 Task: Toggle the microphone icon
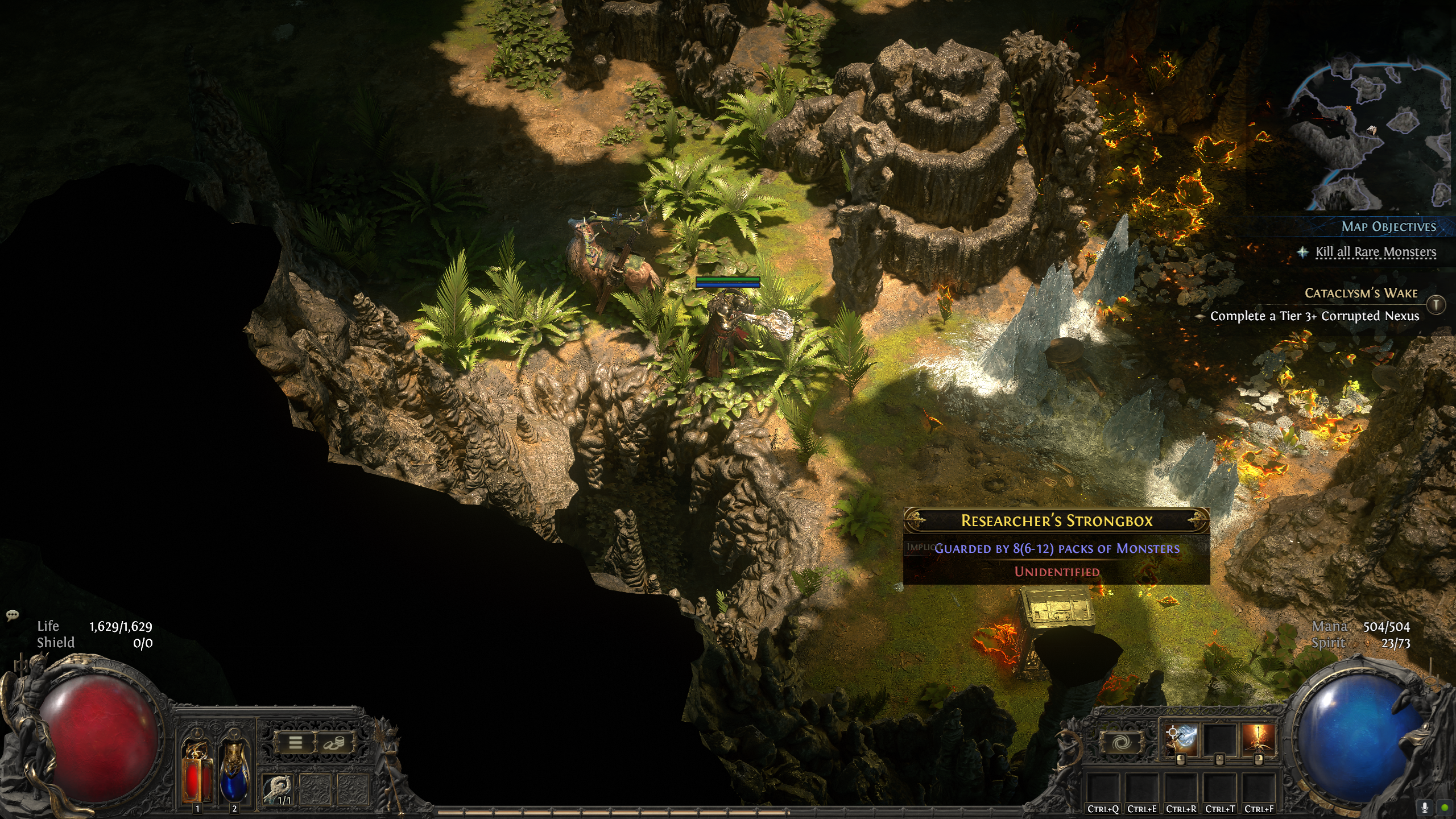pyautogui.click(x=1425, y=807)
